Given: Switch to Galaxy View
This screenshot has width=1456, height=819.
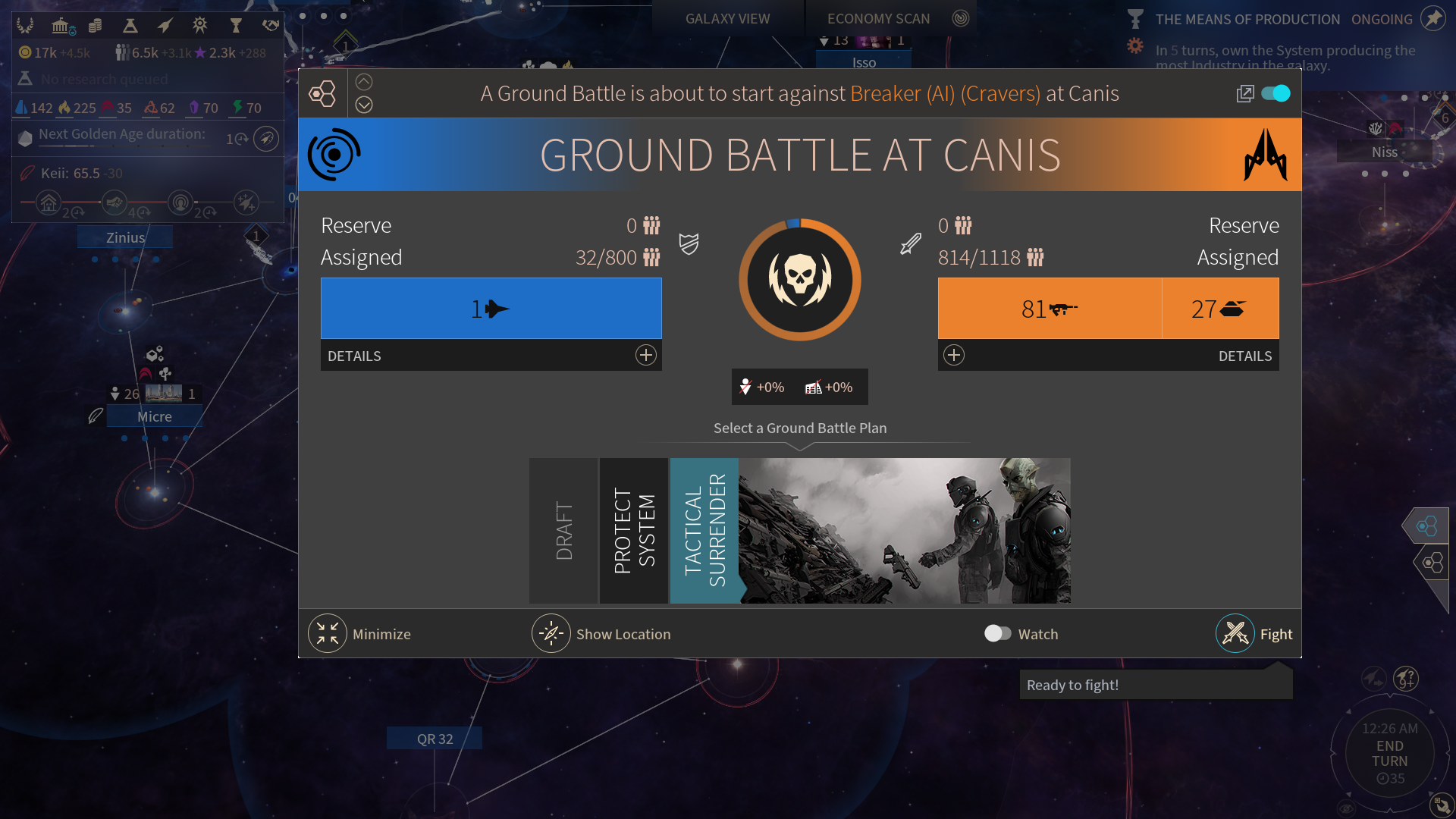Looking at the screenshot, I should pyautogui.click(x=727, y=19).
